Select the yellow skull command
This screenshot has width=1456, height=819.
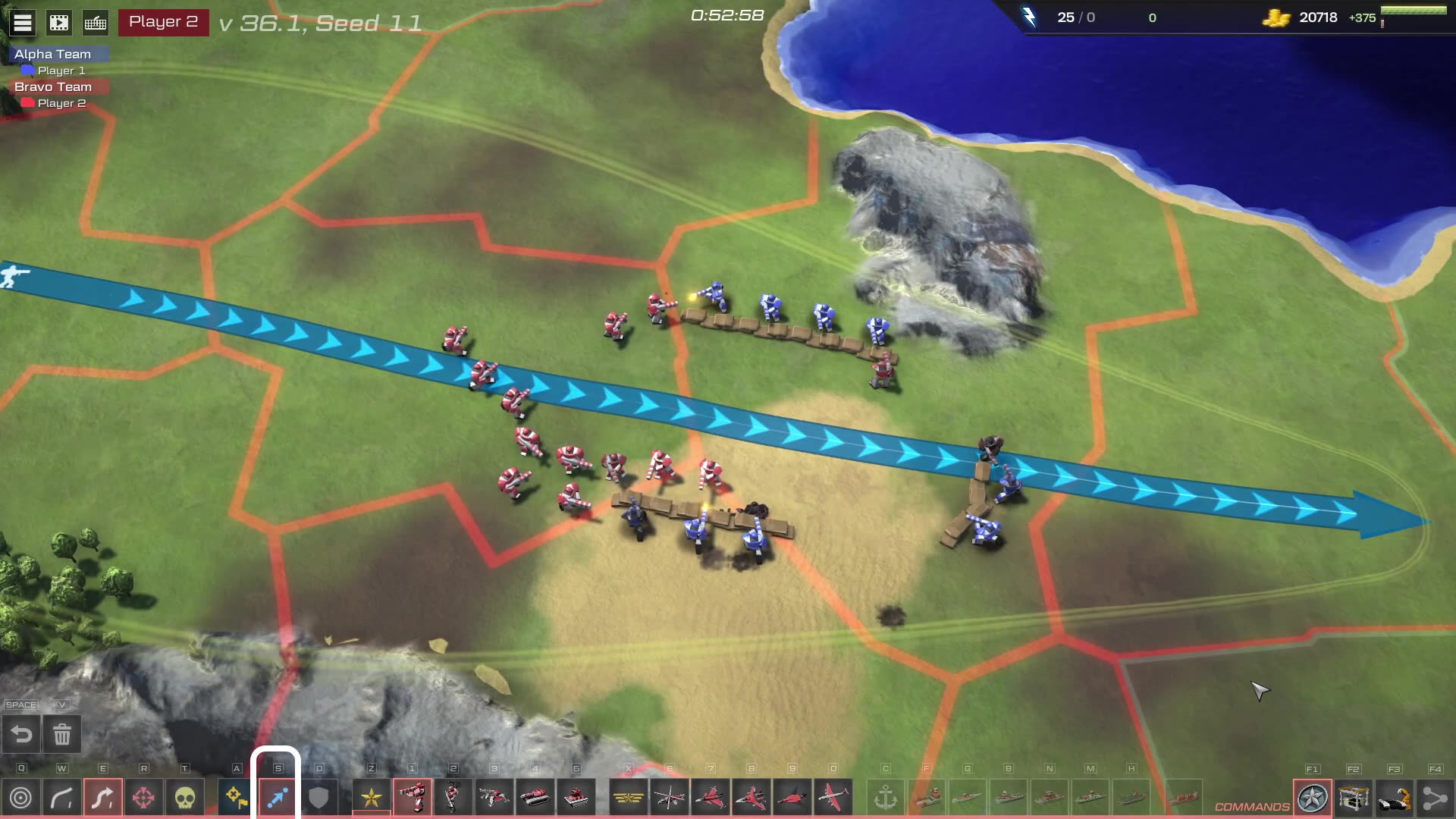point(184,798)
